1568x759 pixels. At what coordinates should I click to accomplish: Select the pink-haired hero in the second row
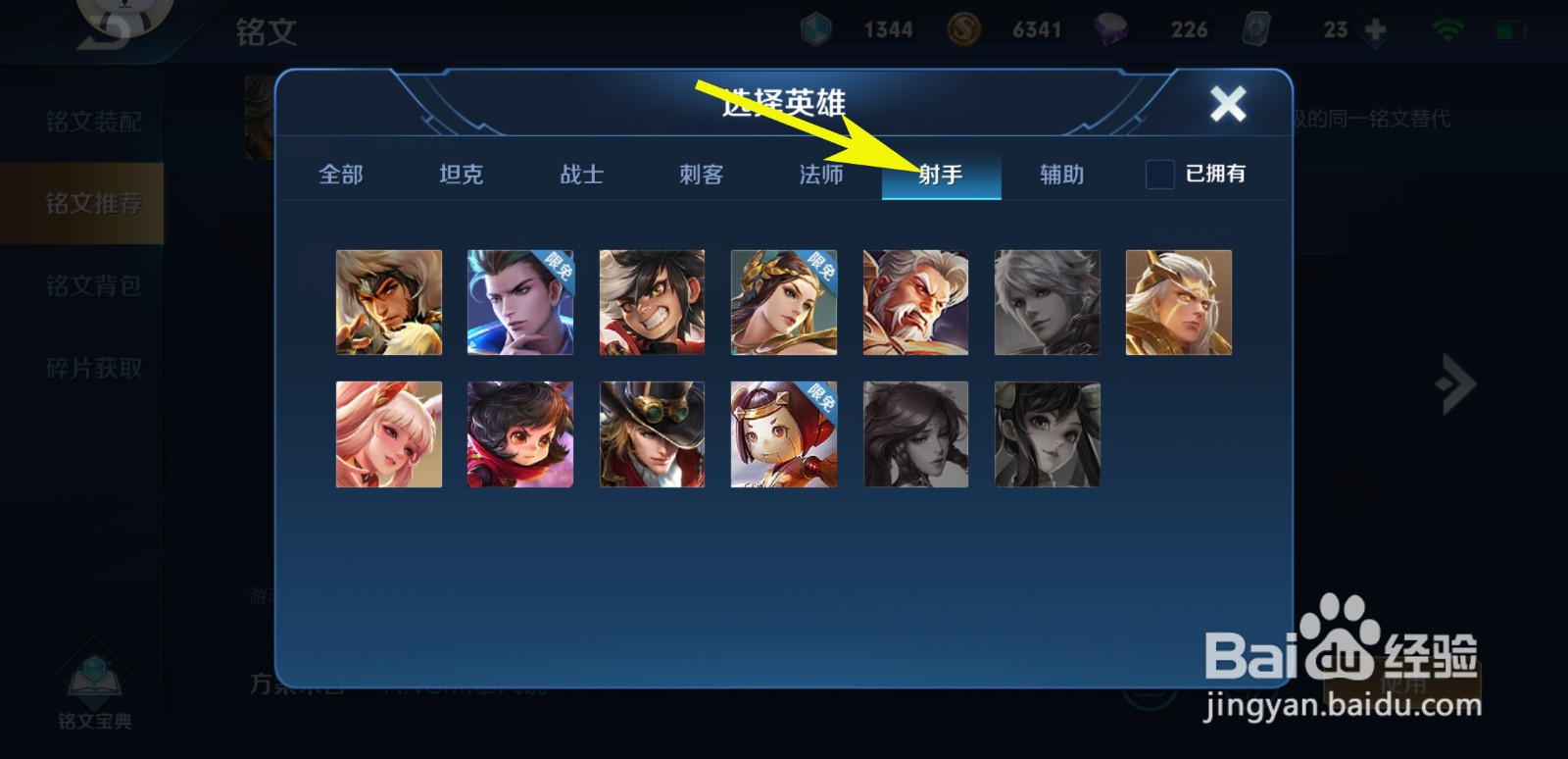389,433
